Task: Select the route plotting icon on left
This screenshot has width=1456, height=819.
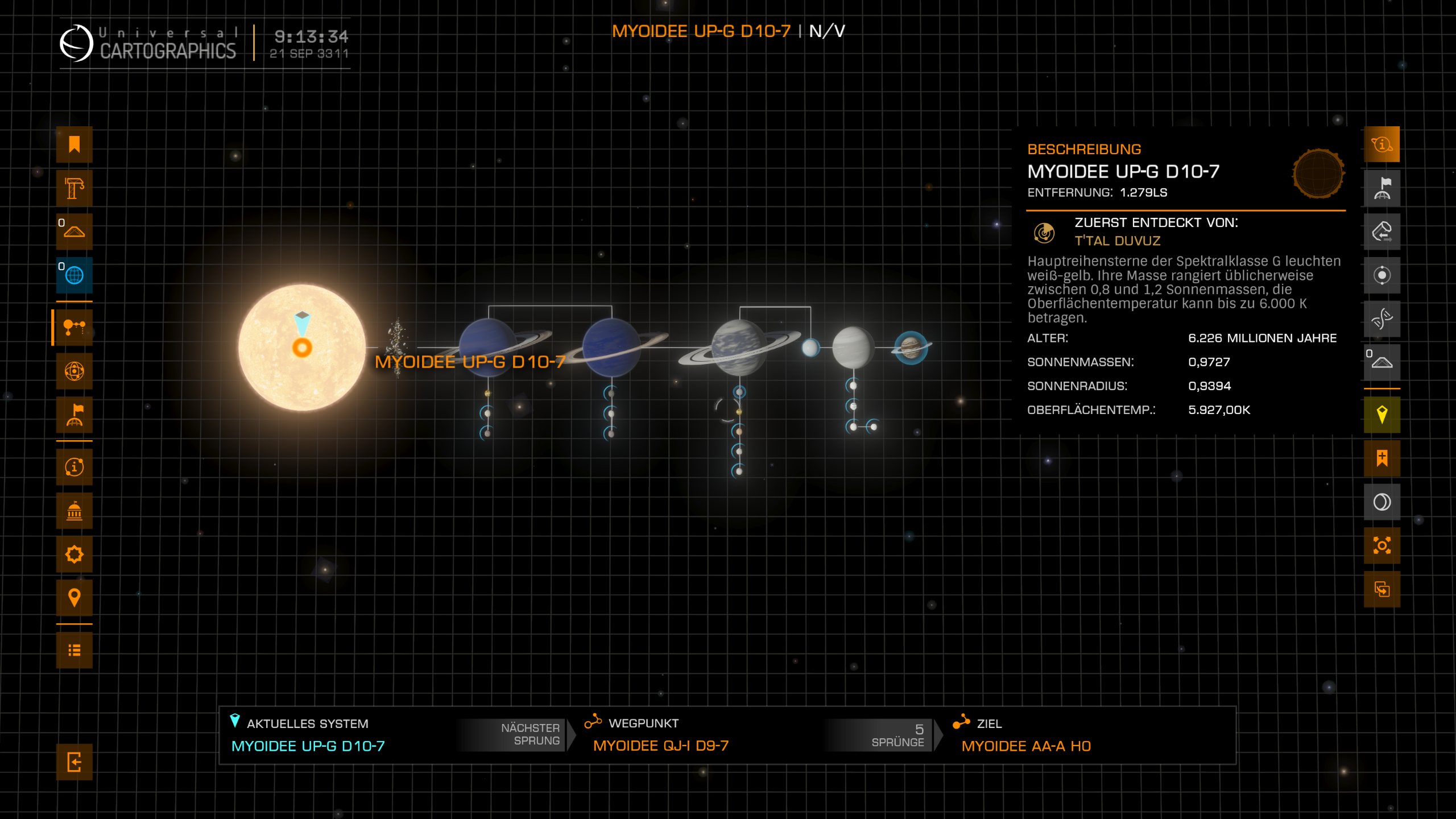Action: 74,327
